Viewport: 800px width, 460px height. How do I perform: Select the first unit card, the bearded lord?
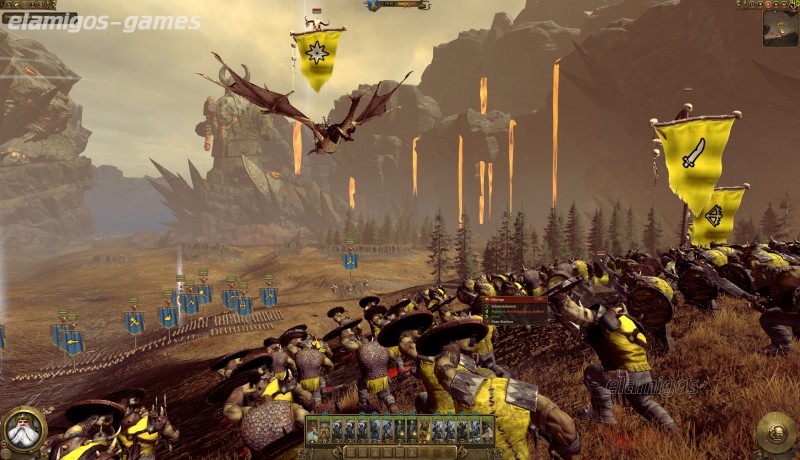(x=313, y=430)
